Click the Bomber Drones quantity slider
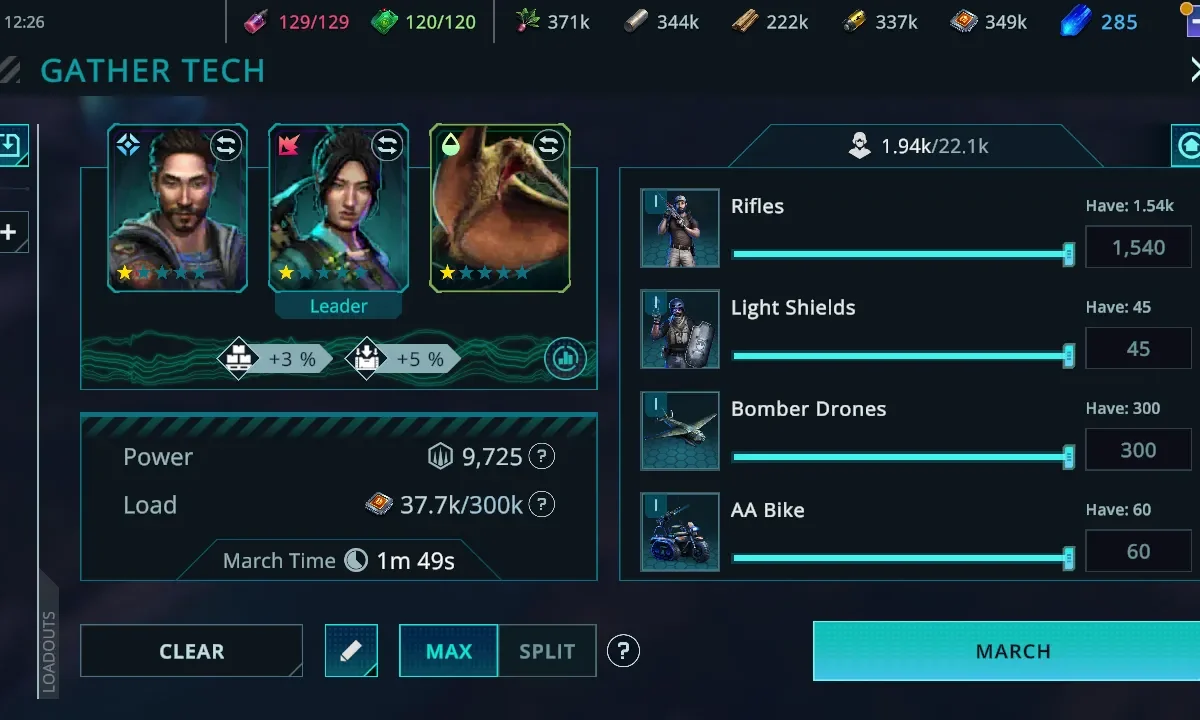The height and width of the screenshot is (720, 1200). pyautogui.click(x=900, y=457)
